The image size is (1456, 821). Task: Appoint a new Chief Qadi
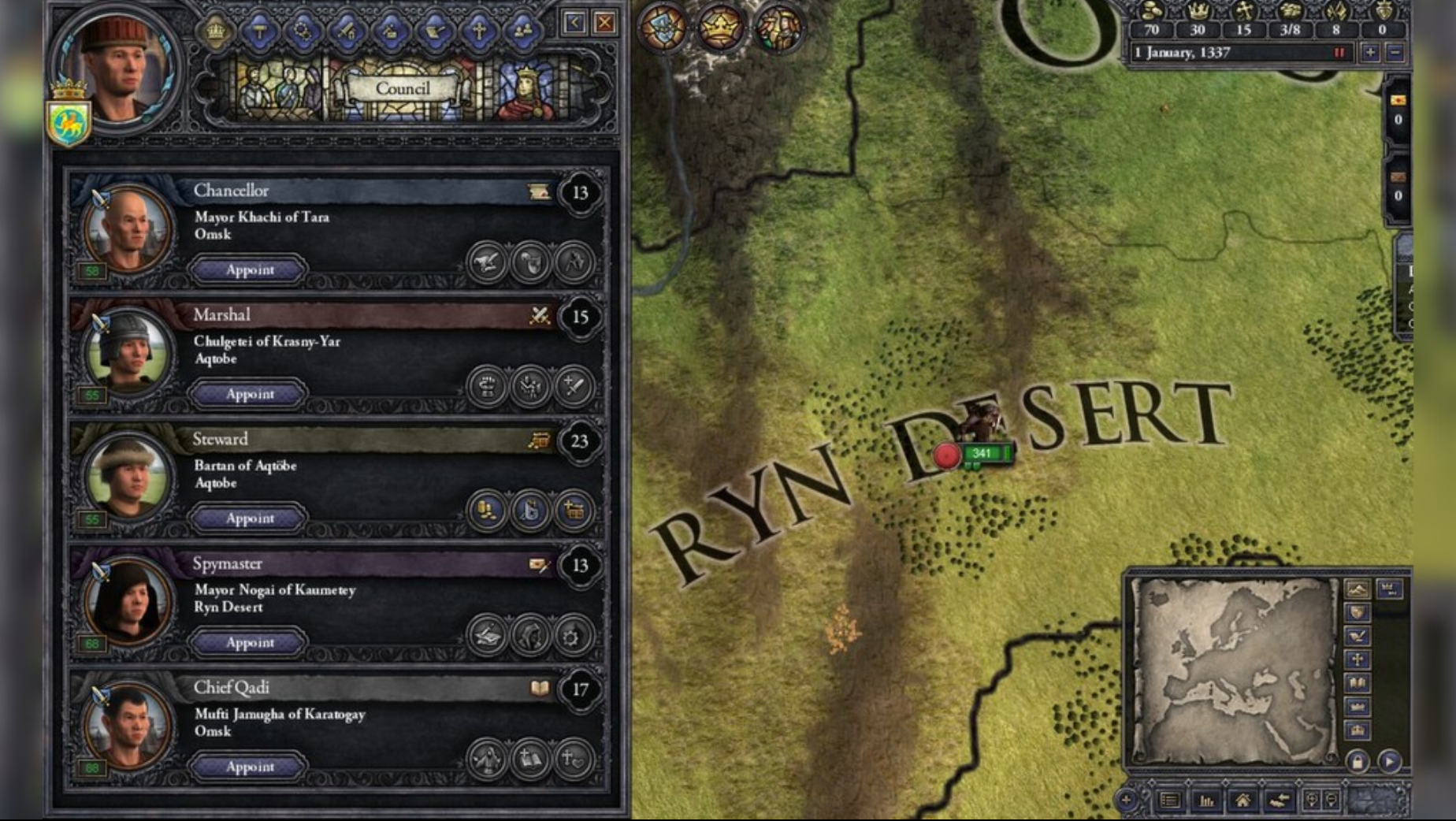click(248, 767)
